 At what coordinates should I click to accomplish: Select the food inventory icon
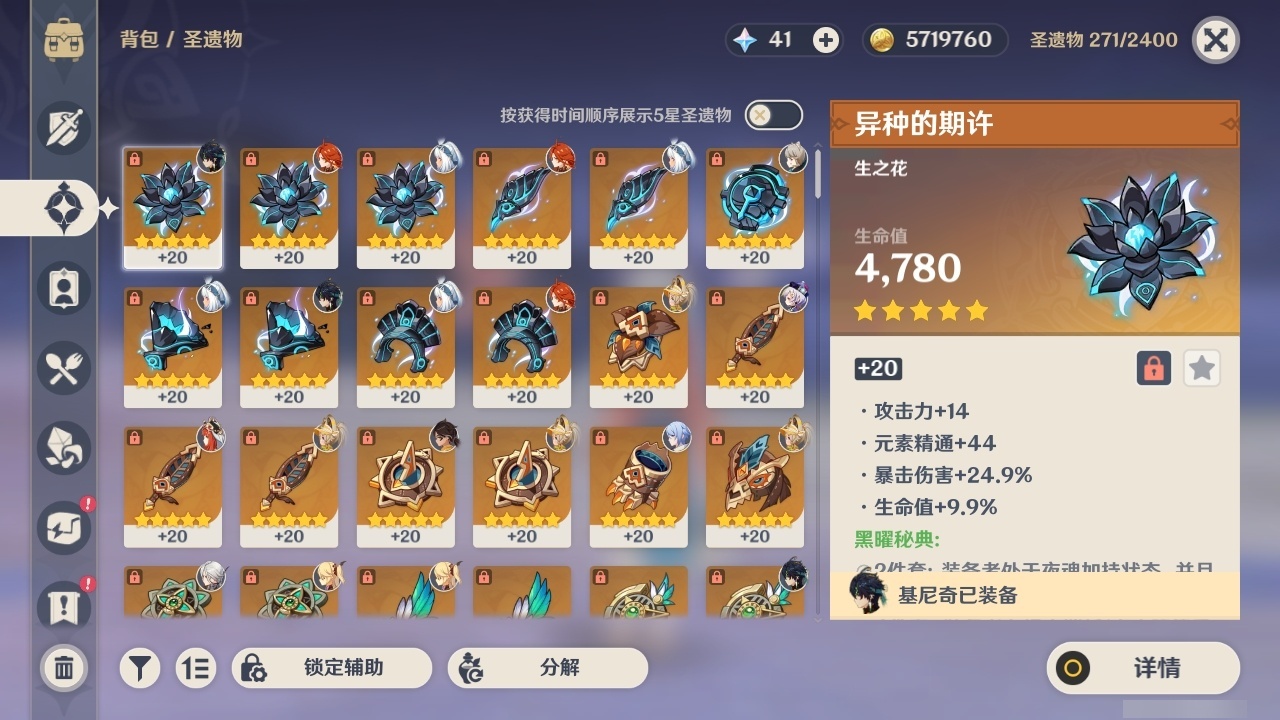[x=63, y=368]
